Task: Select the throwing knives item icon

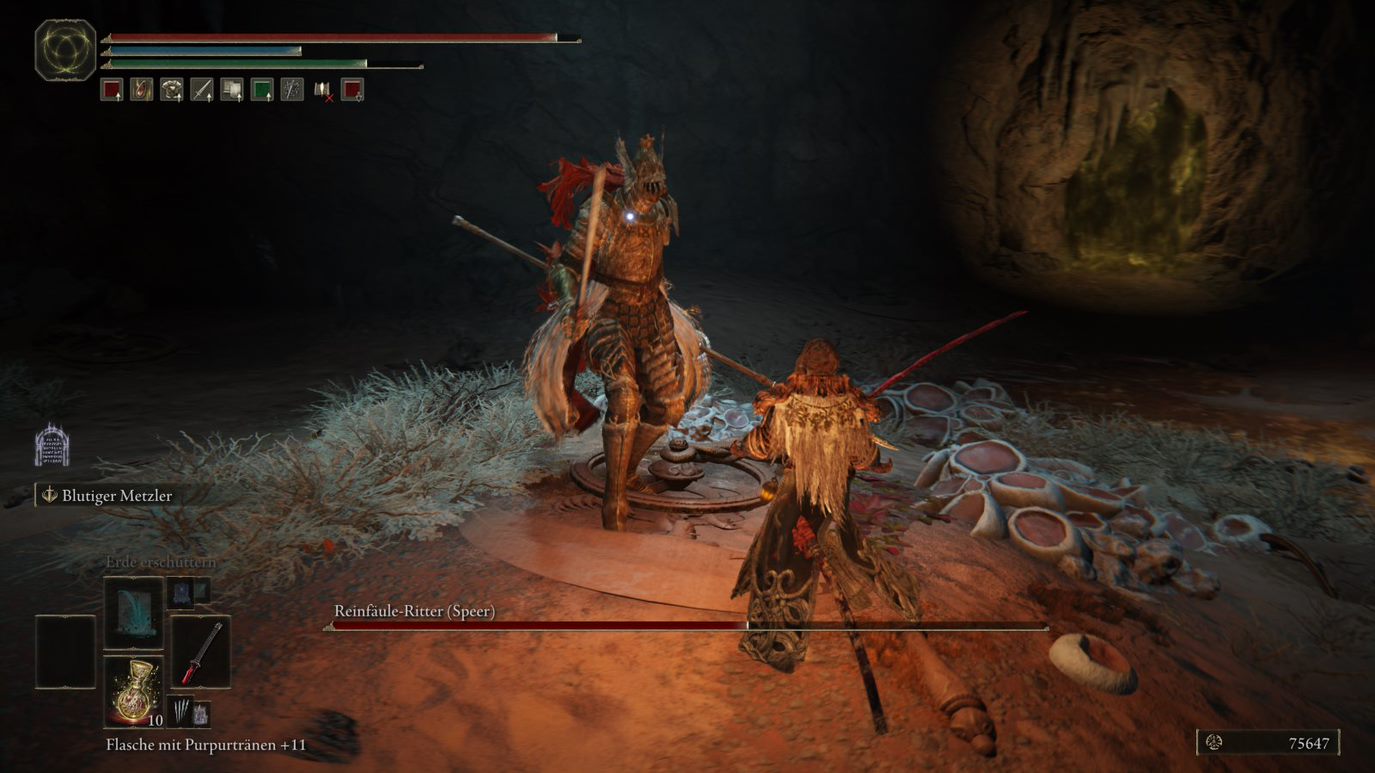Action: coord(181,710)
